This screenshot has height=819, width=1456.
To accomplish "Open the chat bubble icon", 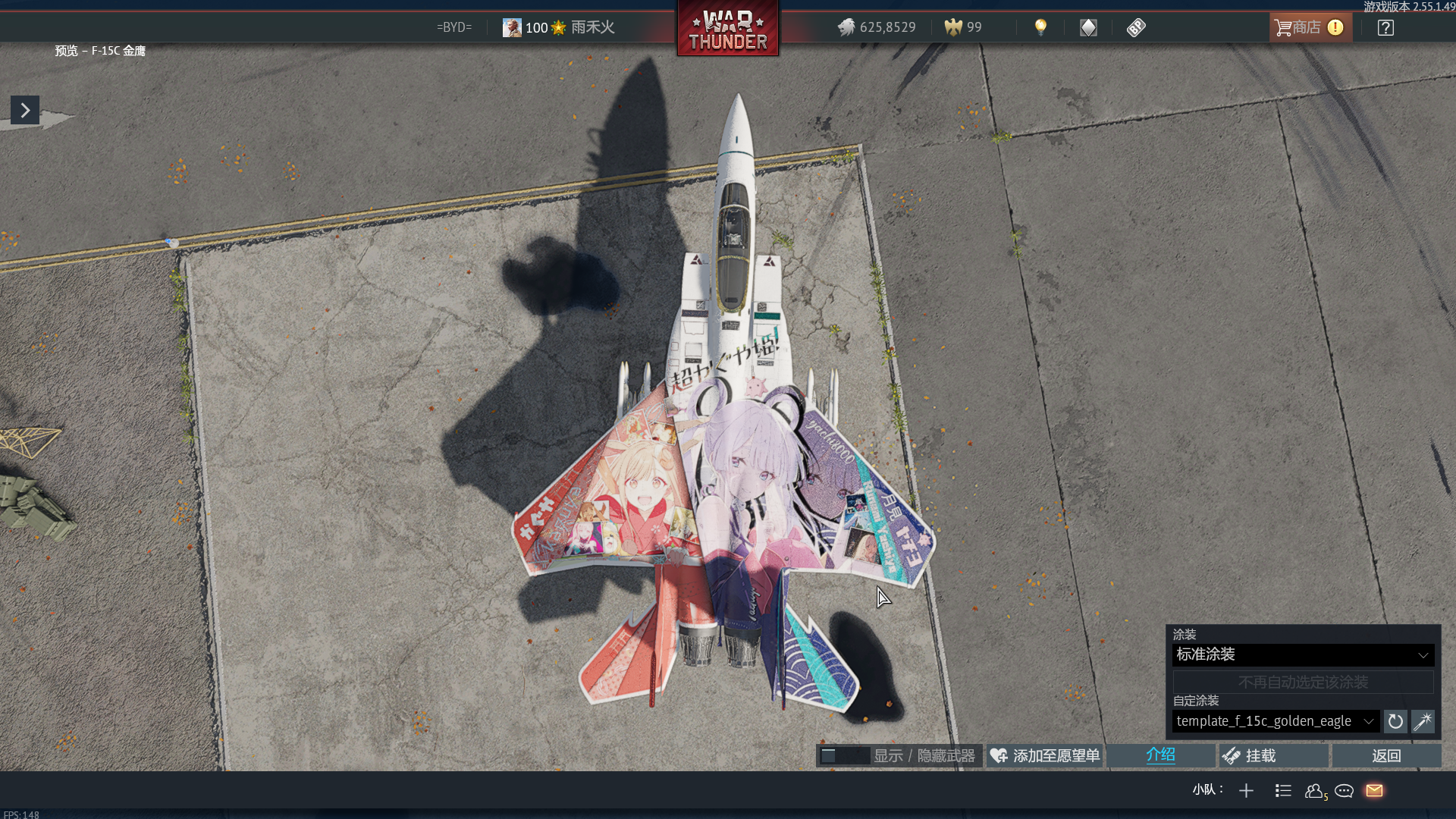I will 1344,791.
